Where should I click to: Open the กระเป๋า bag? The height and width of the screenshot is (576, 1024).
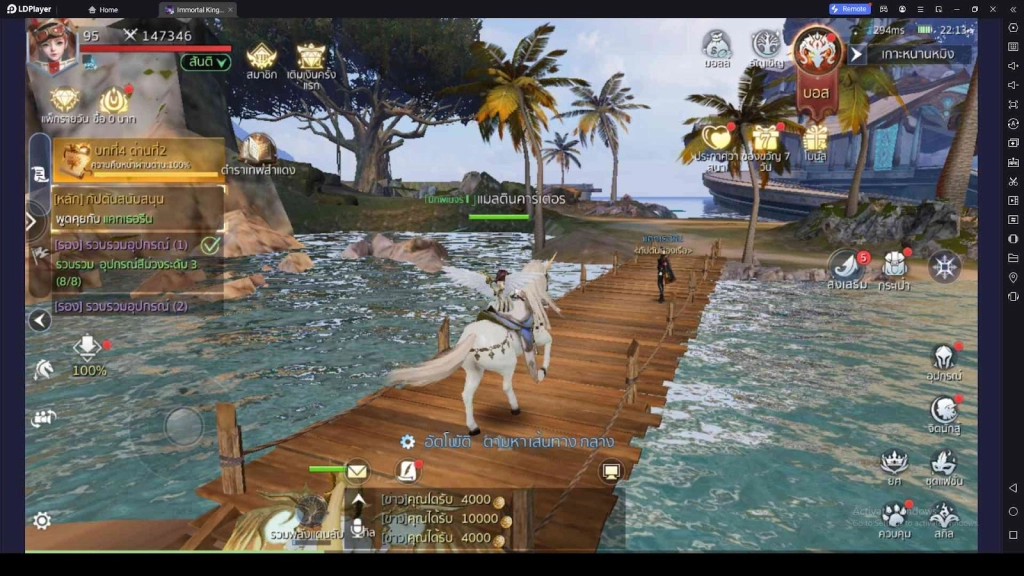893,268
